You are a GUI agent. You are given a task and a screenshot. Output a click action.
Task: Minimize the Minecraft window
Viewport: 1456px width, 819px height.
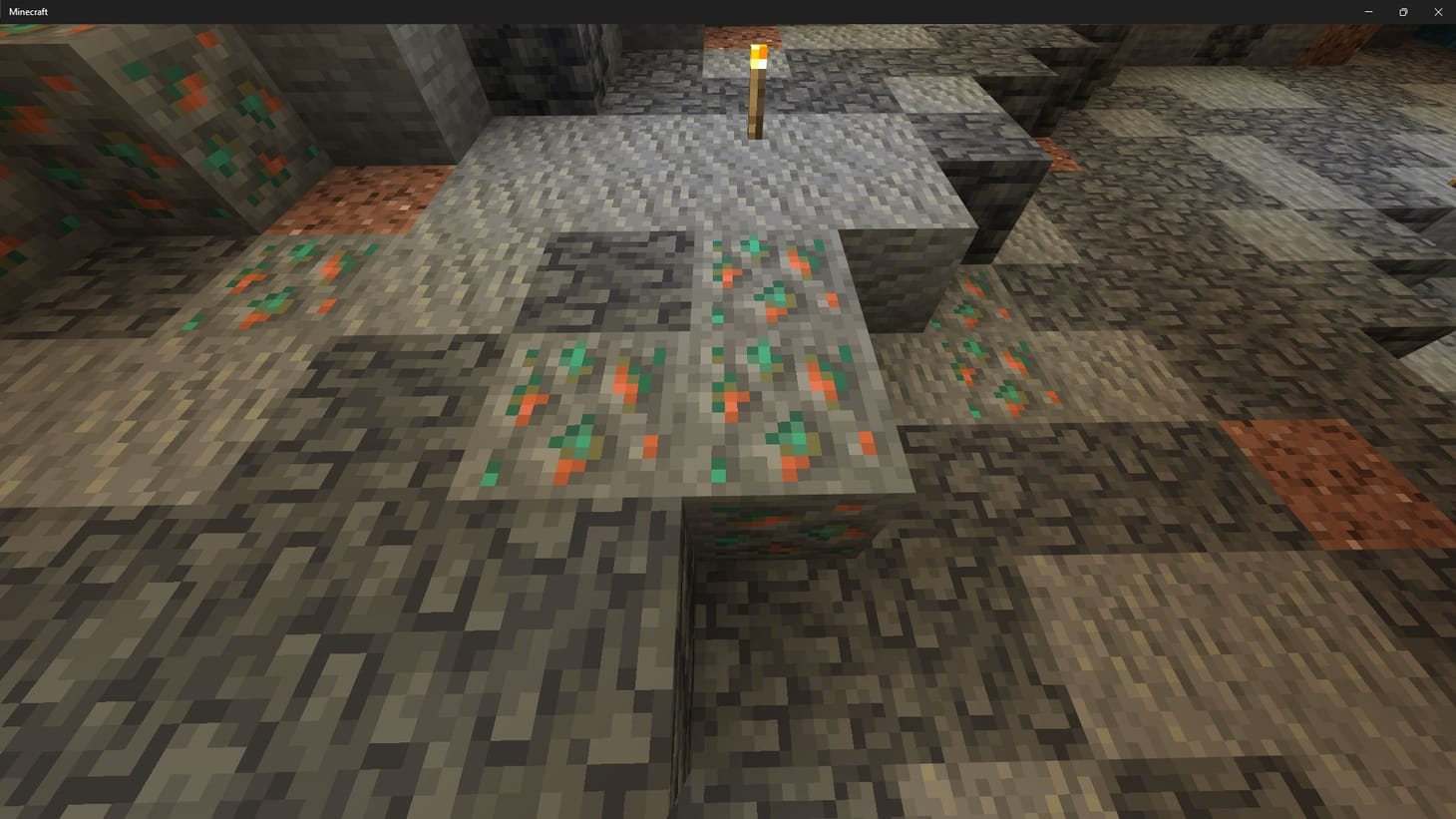(1367, 11)
